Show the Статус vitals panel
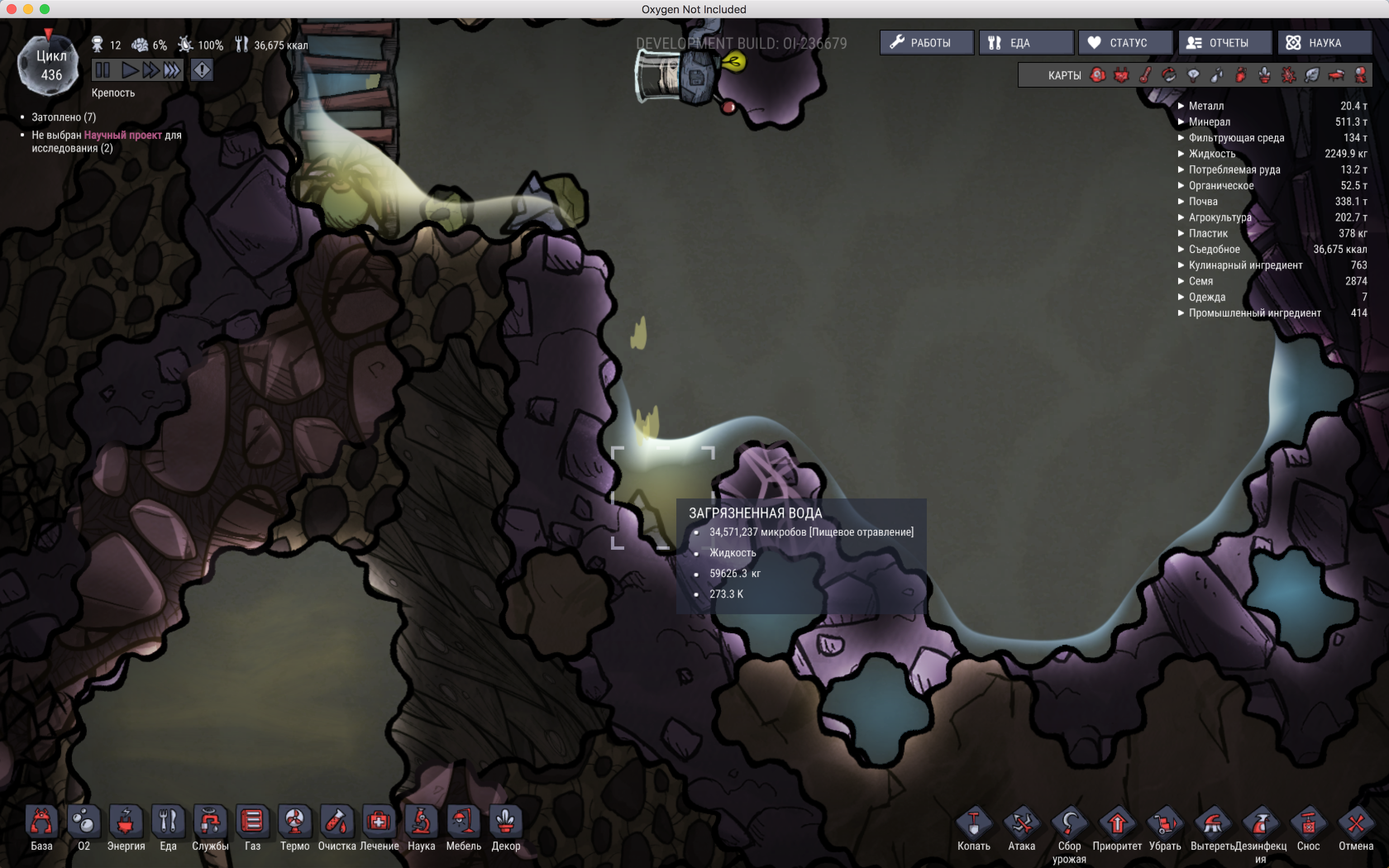Viewport: 1389px width, 868px height. [x=1124, y=43]
